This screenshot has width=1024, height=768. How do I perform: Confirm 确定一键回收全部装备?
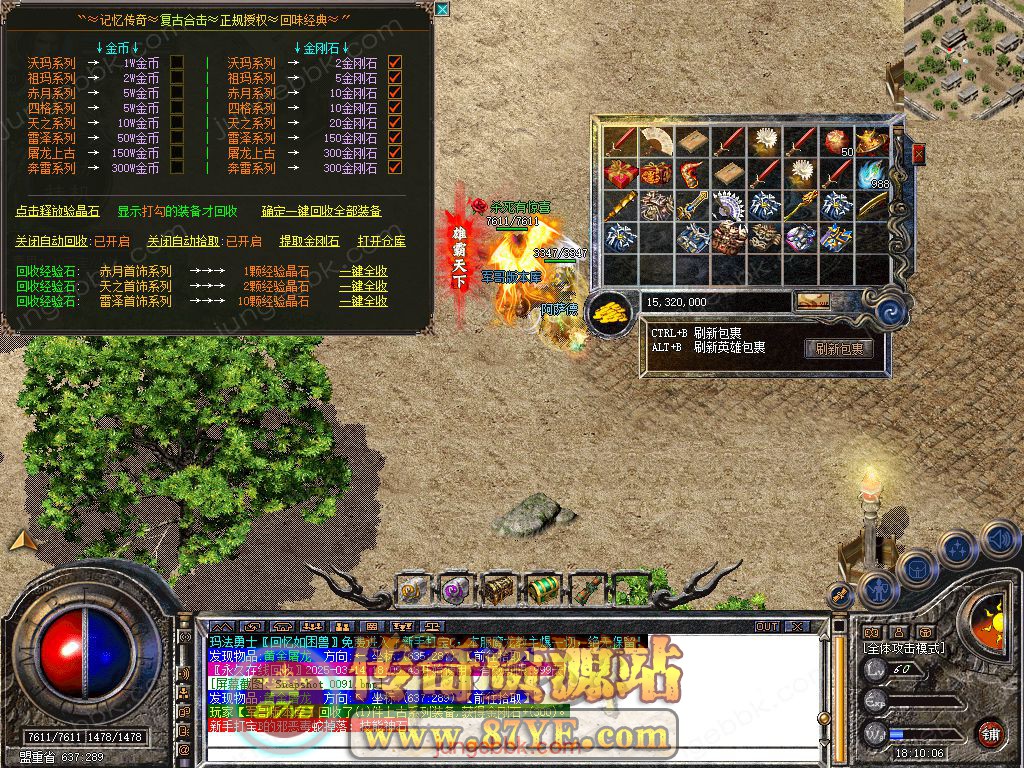(x=321, y=212)
